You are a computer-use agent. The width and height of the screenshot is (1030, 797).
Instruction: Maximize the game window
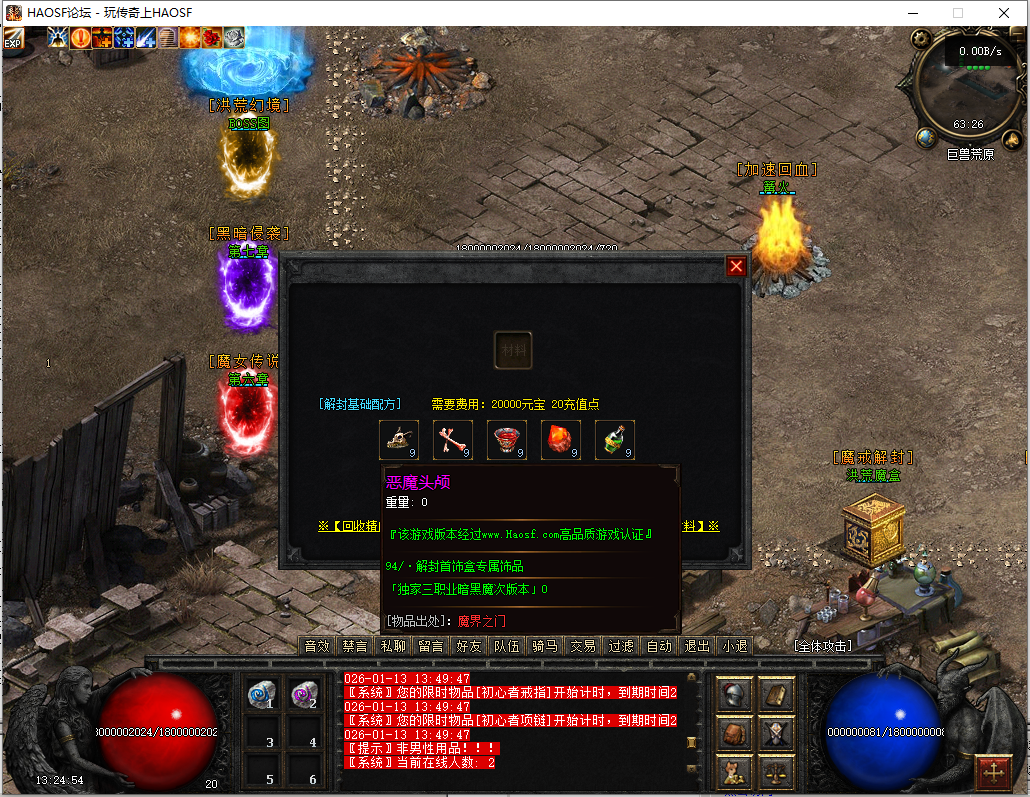pos(957,13)
